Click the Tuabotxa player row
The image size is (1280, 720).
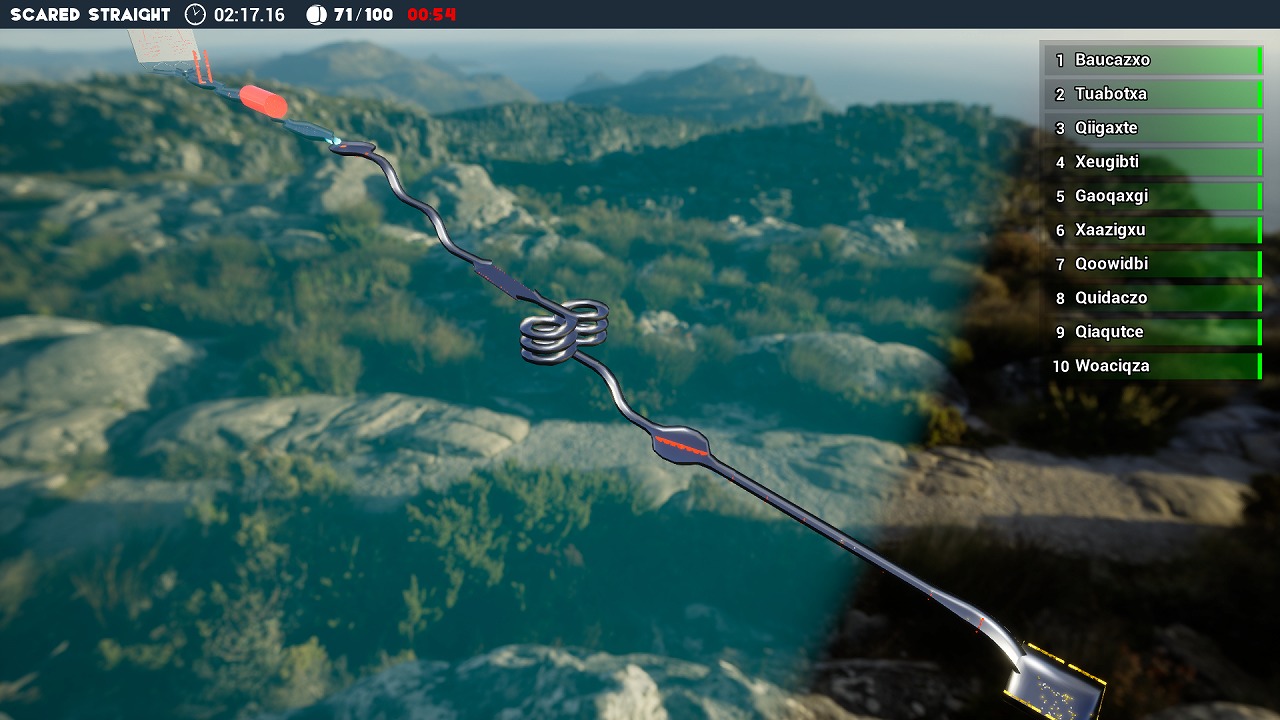1152,94
